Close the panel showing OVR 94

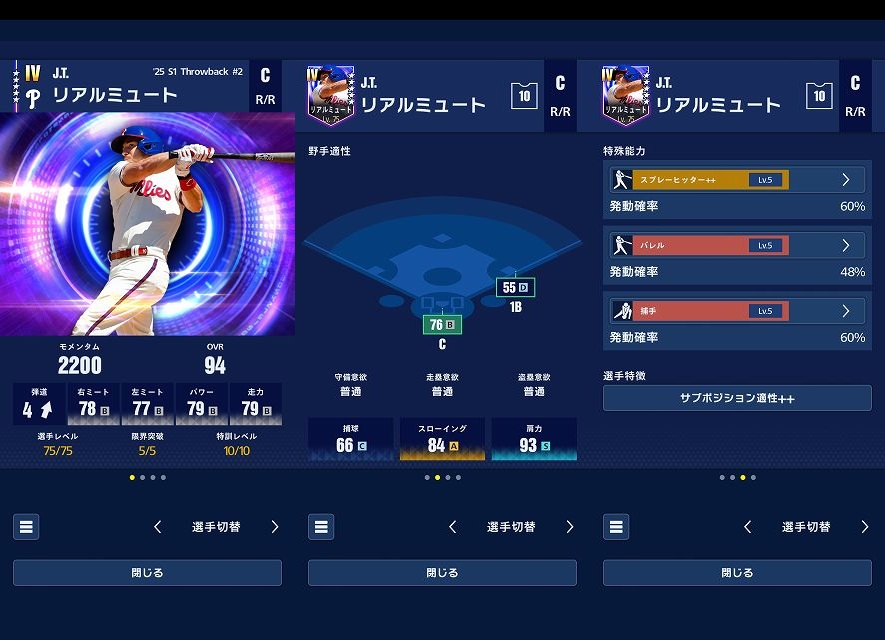tap(147, 573)
